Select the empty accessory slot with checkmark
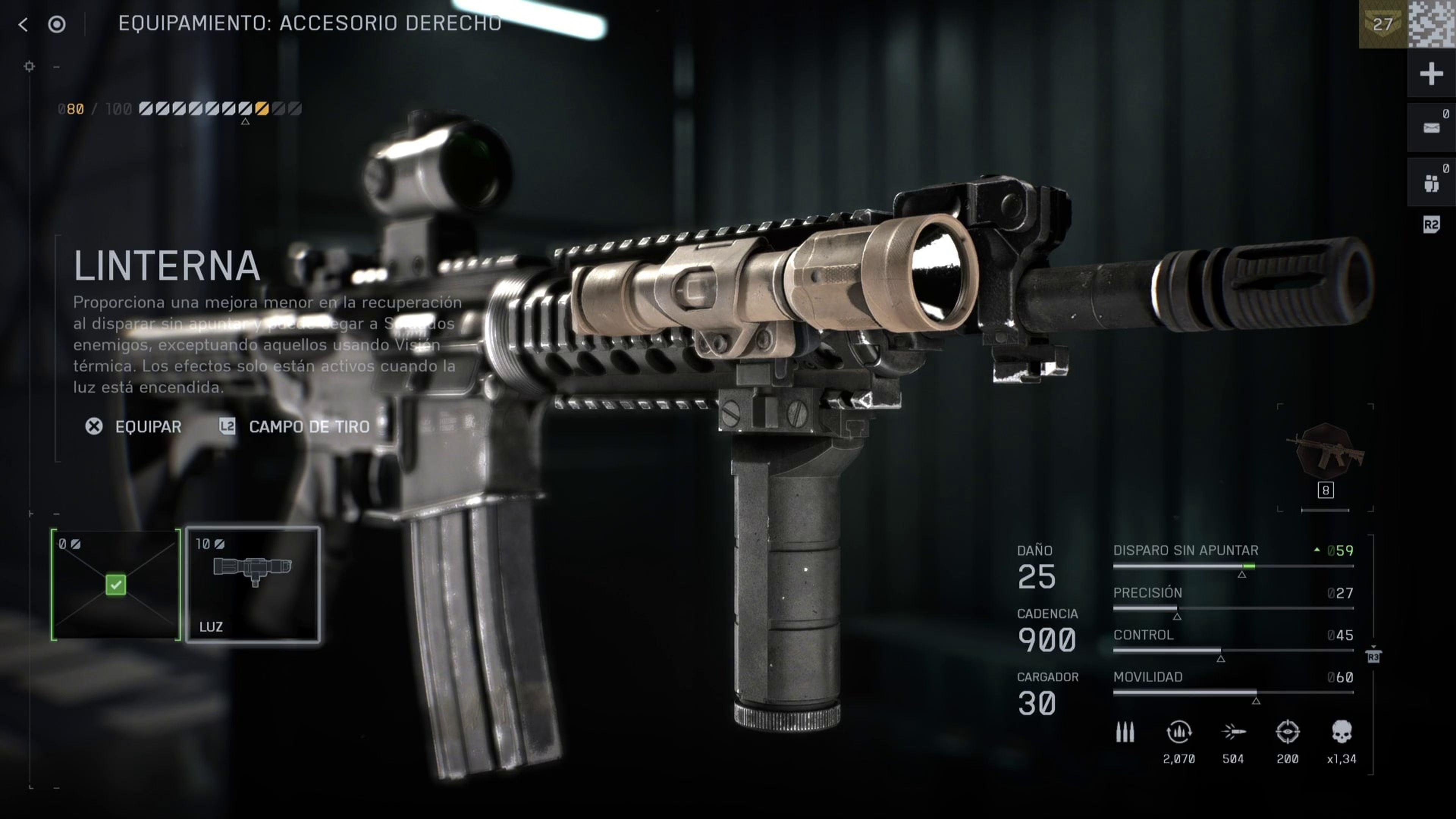 point(116,584)
